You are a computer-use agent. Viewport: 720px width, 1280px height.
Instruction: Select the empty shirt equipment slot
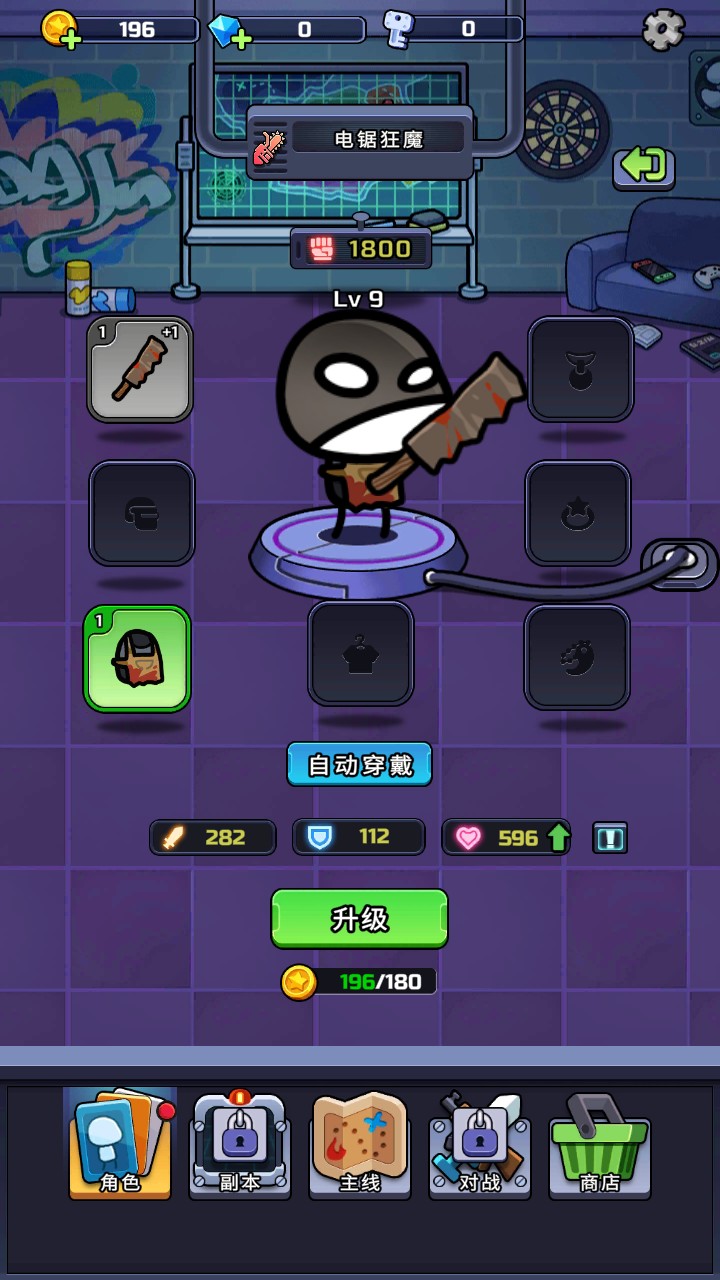pyautogui.click(x=360, y=653)
